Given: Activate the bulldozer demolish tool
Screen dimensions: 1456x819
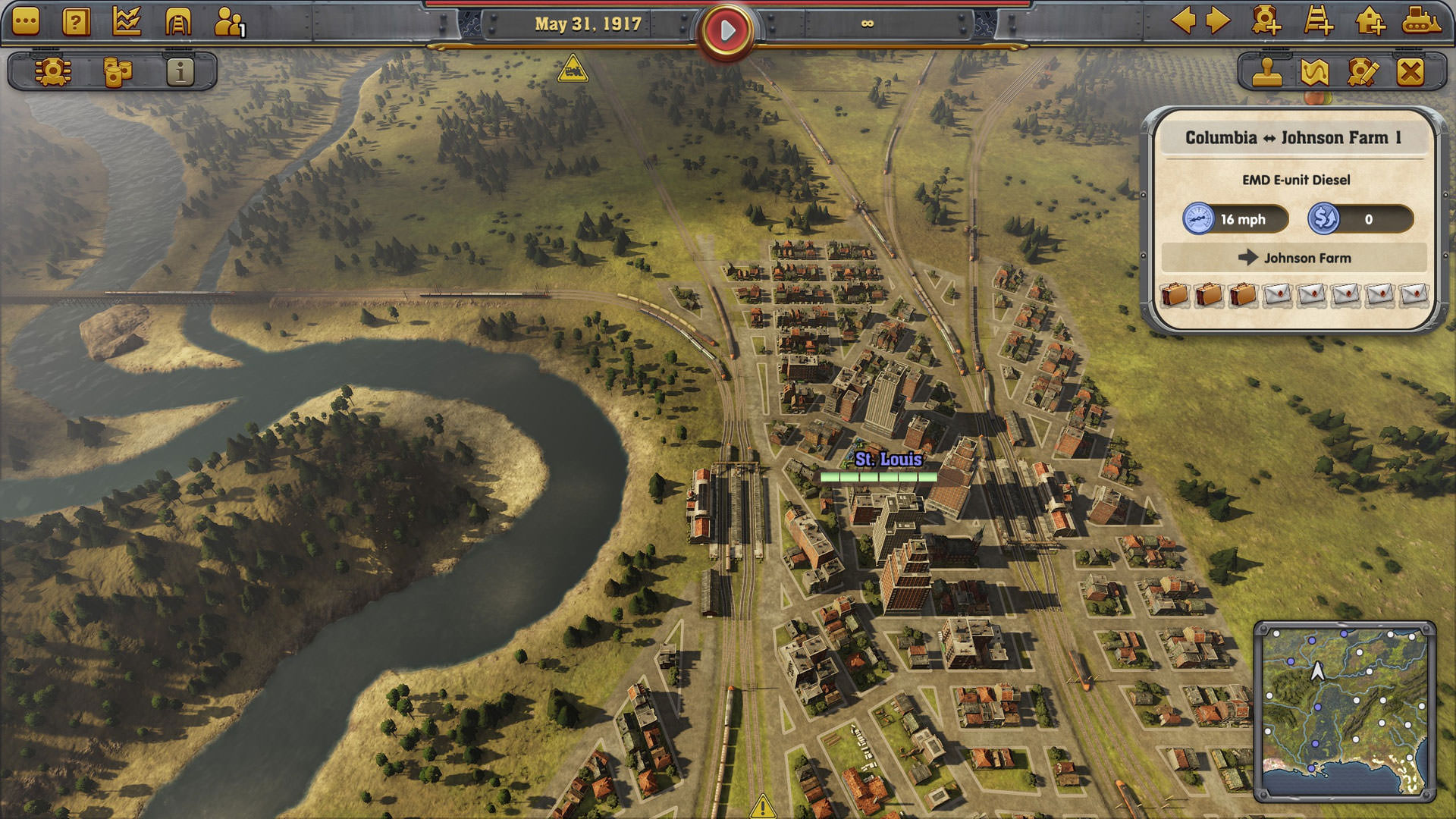Looking at the screenshot, I should 1421,20.
